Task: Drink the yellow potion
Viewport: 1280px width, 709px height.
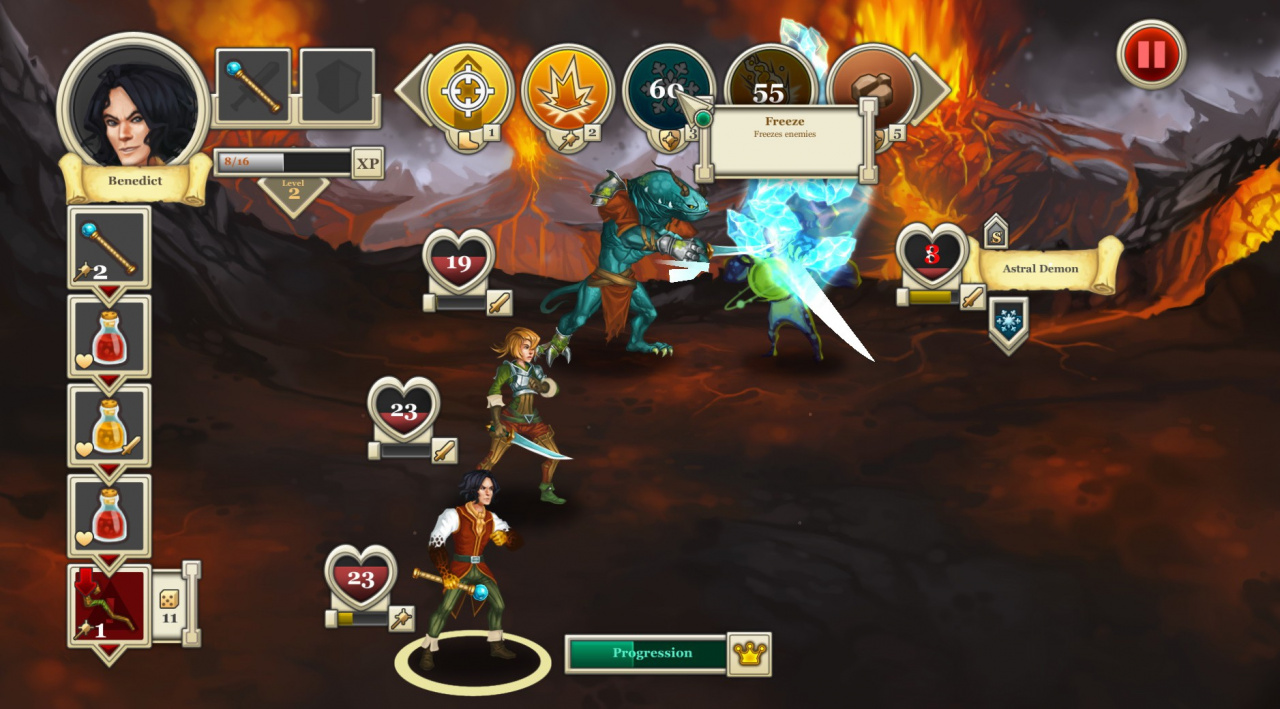Action: point(109,427)
